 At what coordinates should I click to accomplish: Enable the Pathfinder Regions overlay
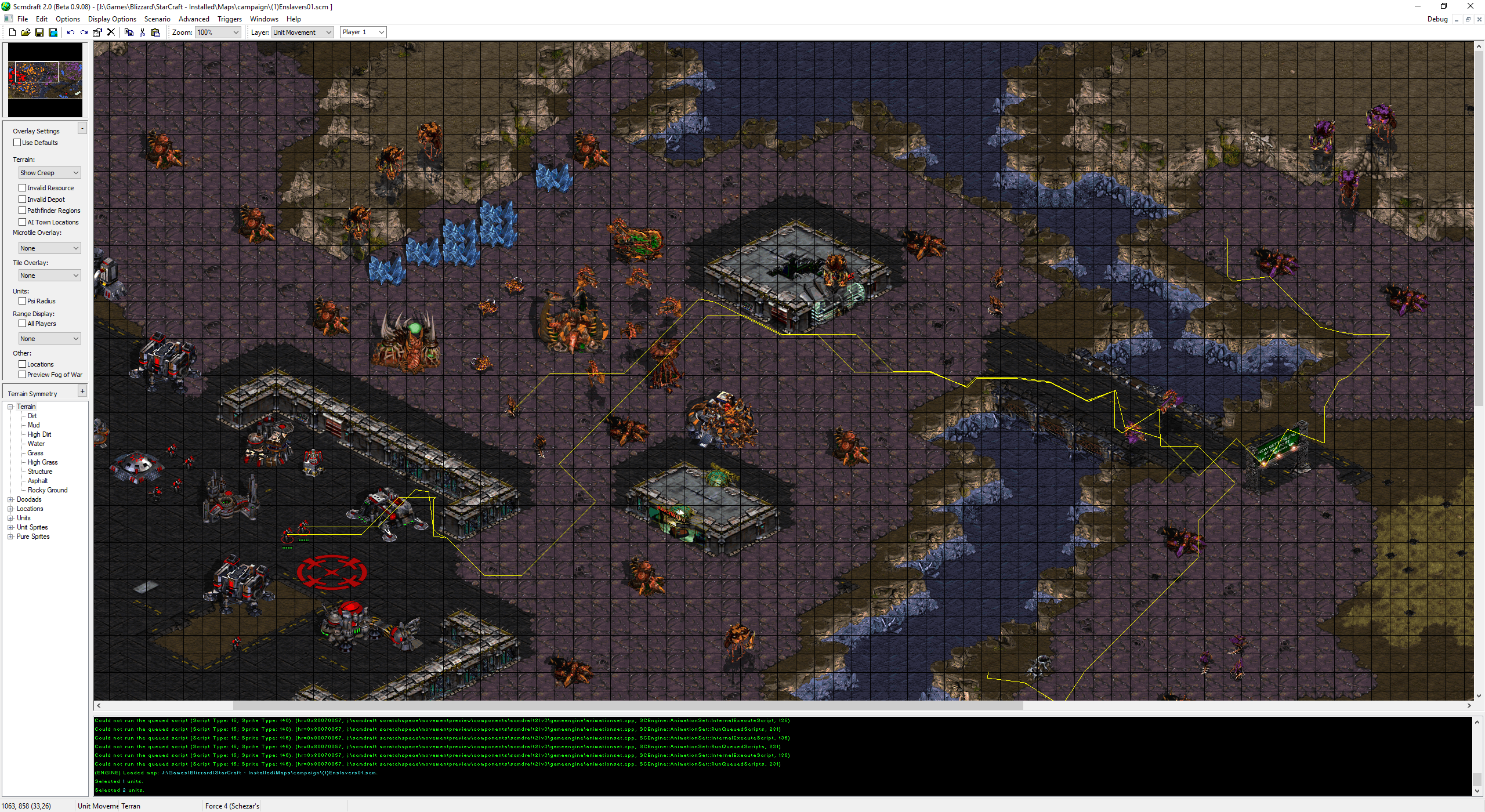[x=23, y=211]
